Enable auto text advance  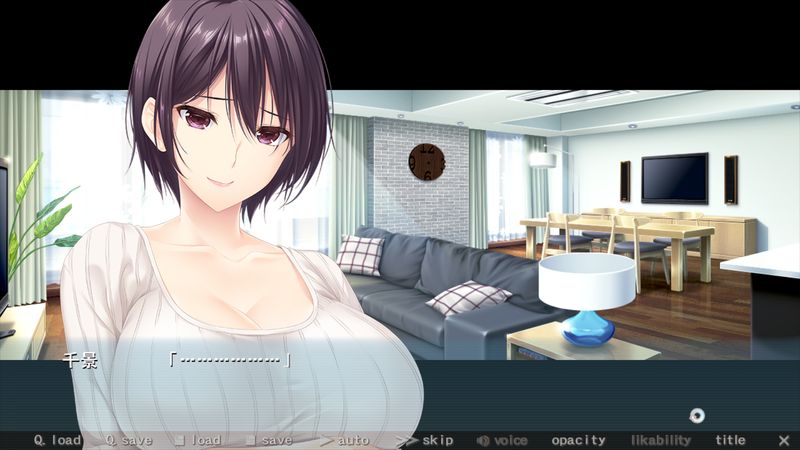[345, 440]
